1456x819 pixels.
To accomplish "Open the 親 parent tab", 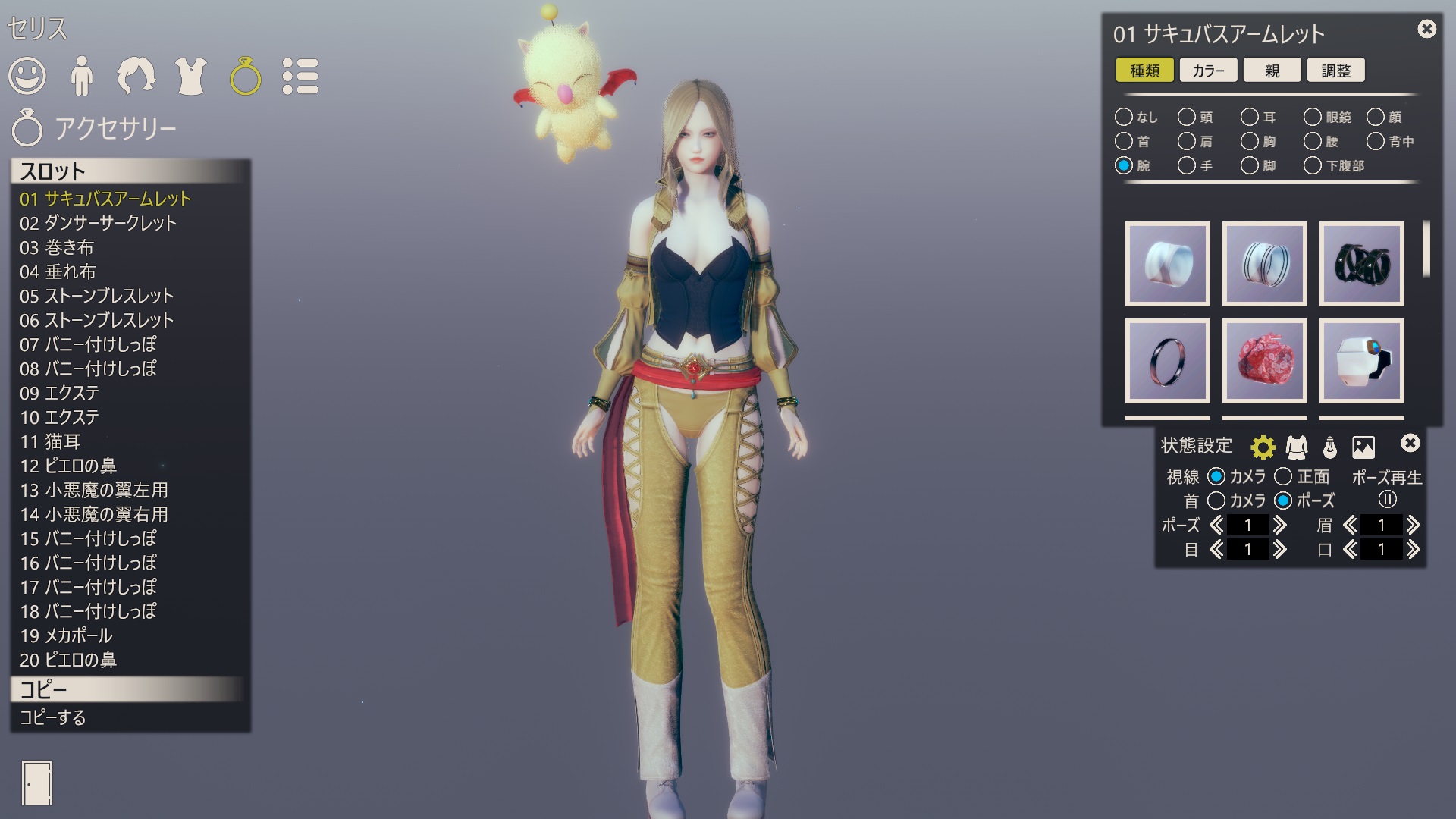I will [x=1272, y=71].
